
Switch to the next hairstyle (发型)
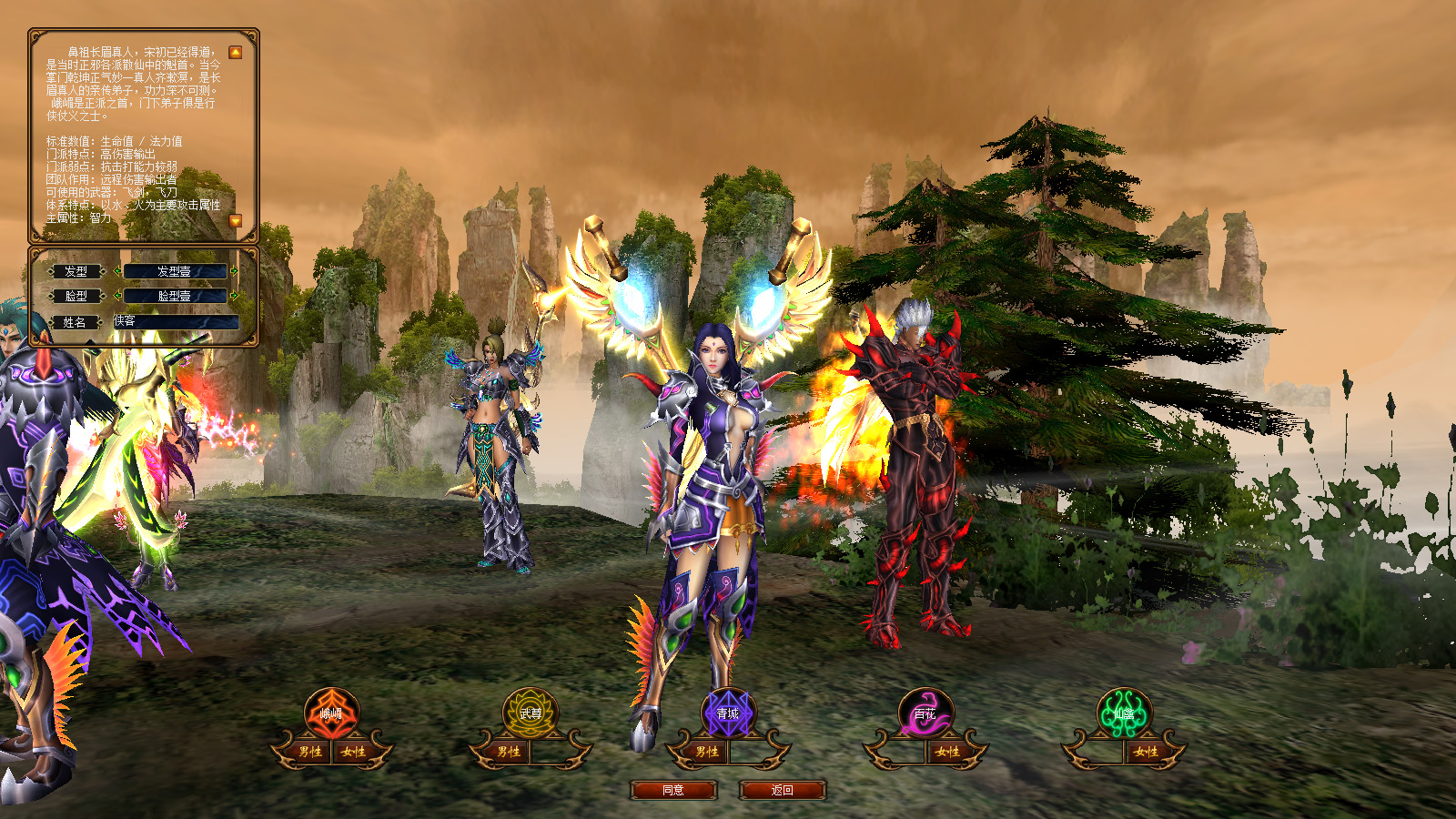[x=234, y=271]
